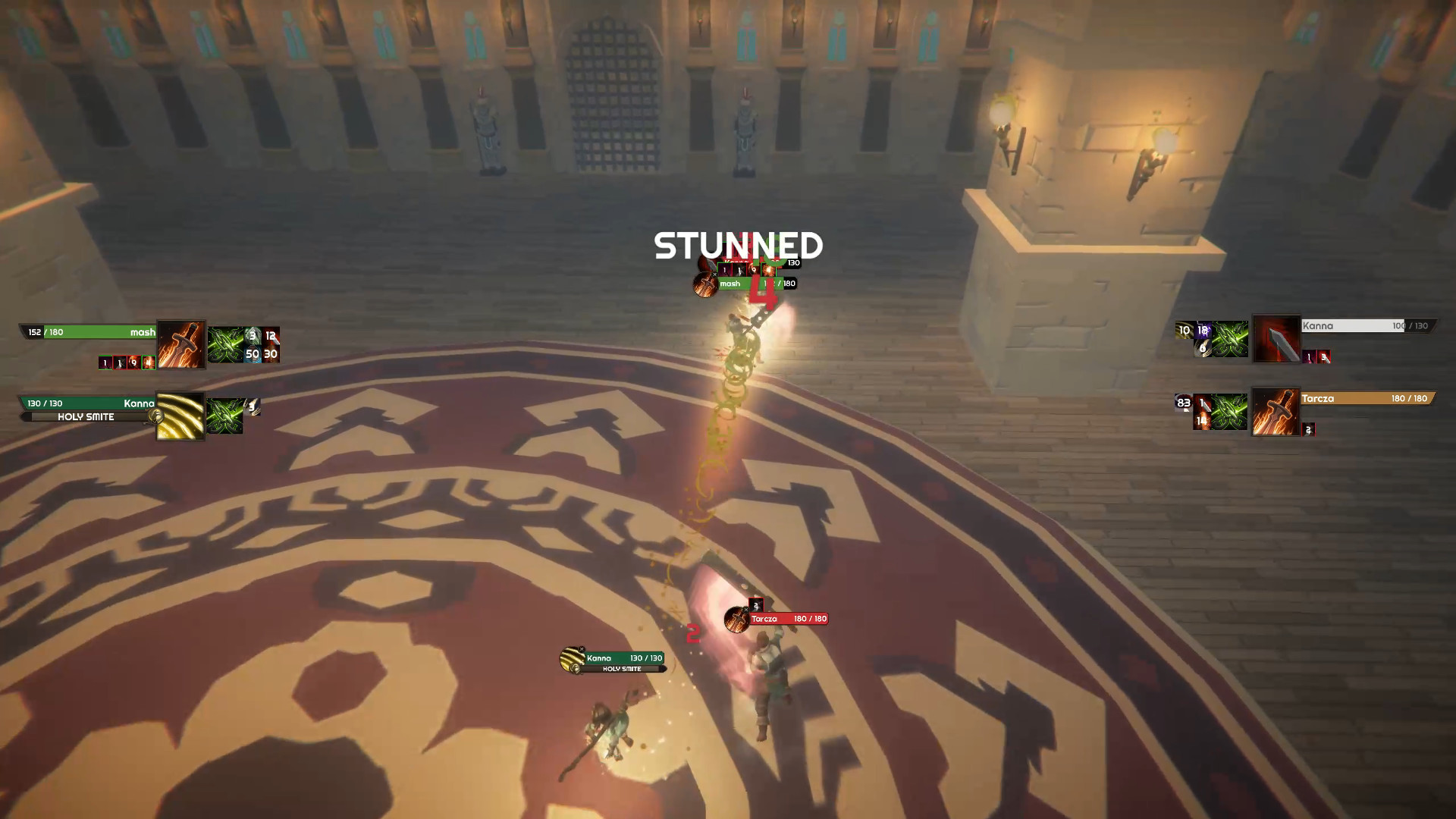Click Kanna's glowing Holy Smite spell icon

(180, 416)
